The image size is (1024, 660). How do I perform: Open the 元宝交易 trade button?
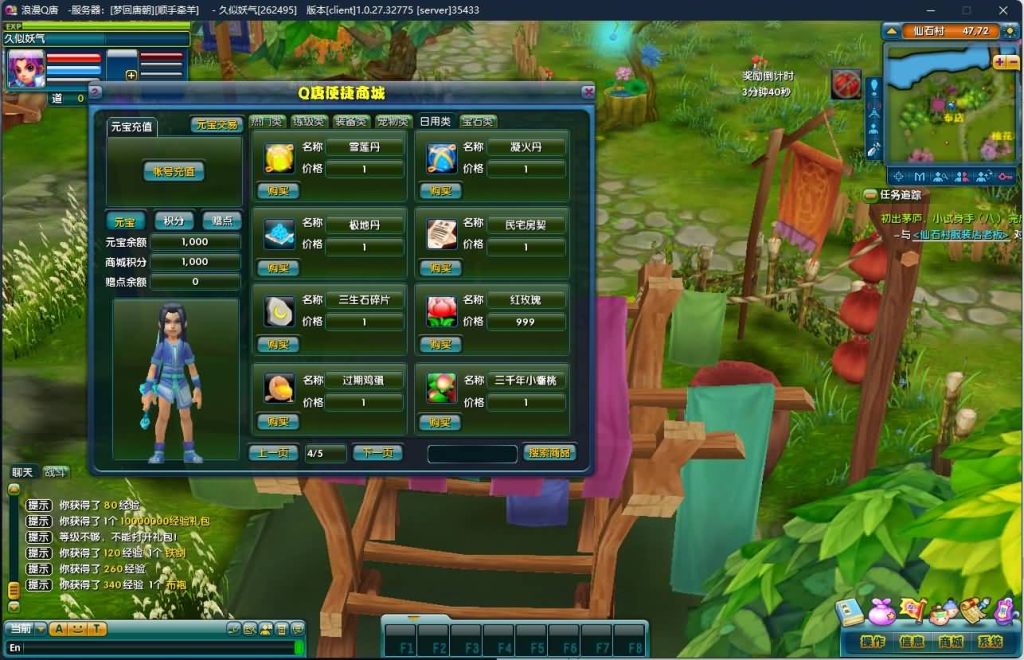(217, 125)
